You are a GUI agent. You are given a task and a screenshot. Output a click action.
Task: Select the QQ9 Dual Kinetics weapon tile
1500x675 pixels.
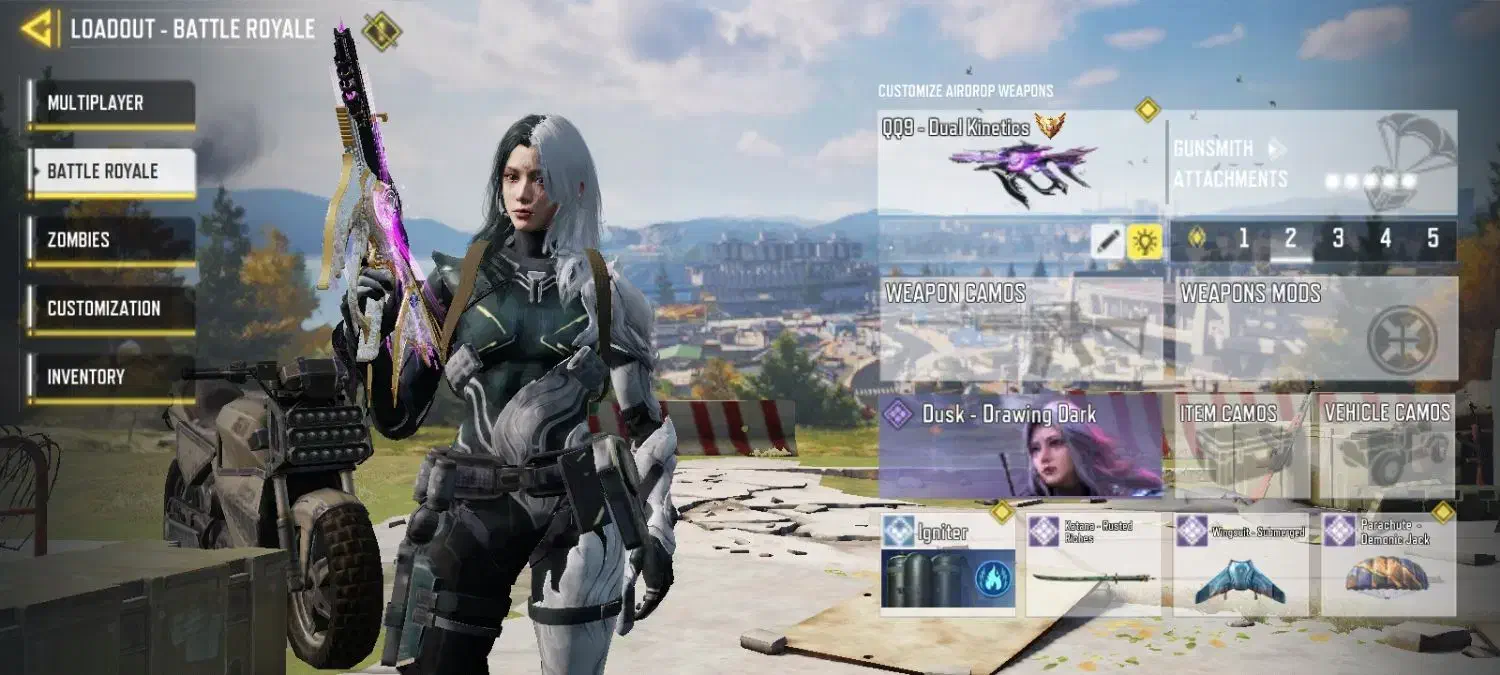[x=1020, y=162]
